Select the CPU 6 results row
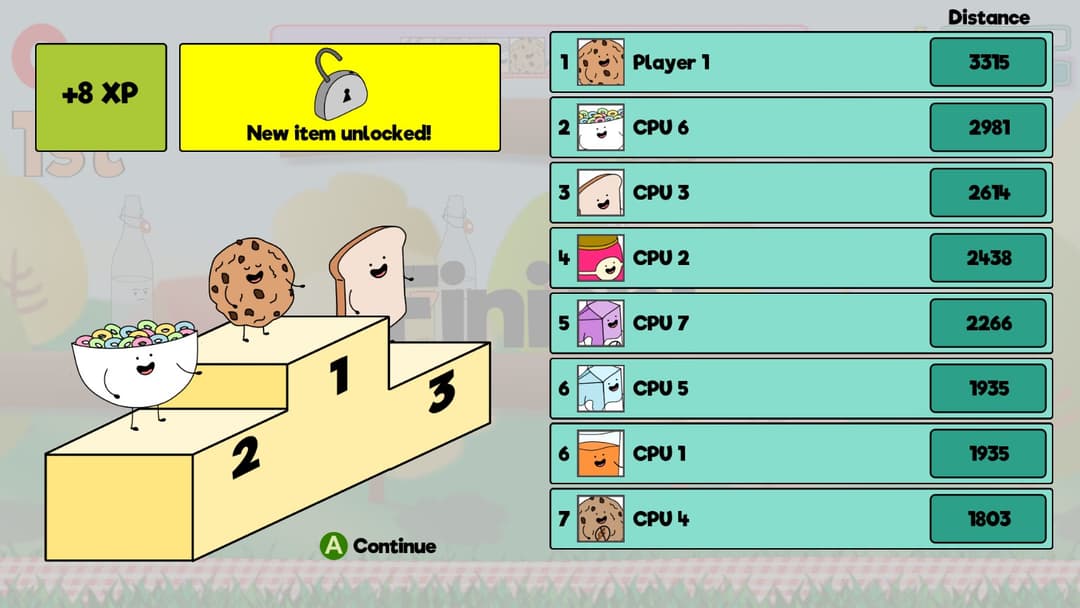The height and width of the screenshot is (608, 1080). tap(800, 127)
